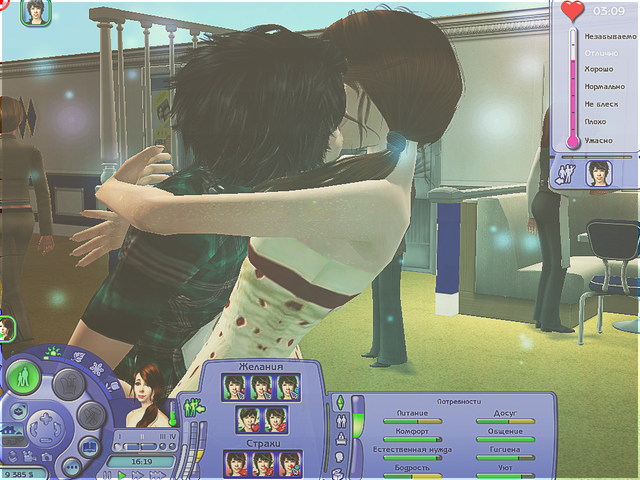Open the personality head icon tab
Screen dimensions: 640x480
click(x=339, y=455)
